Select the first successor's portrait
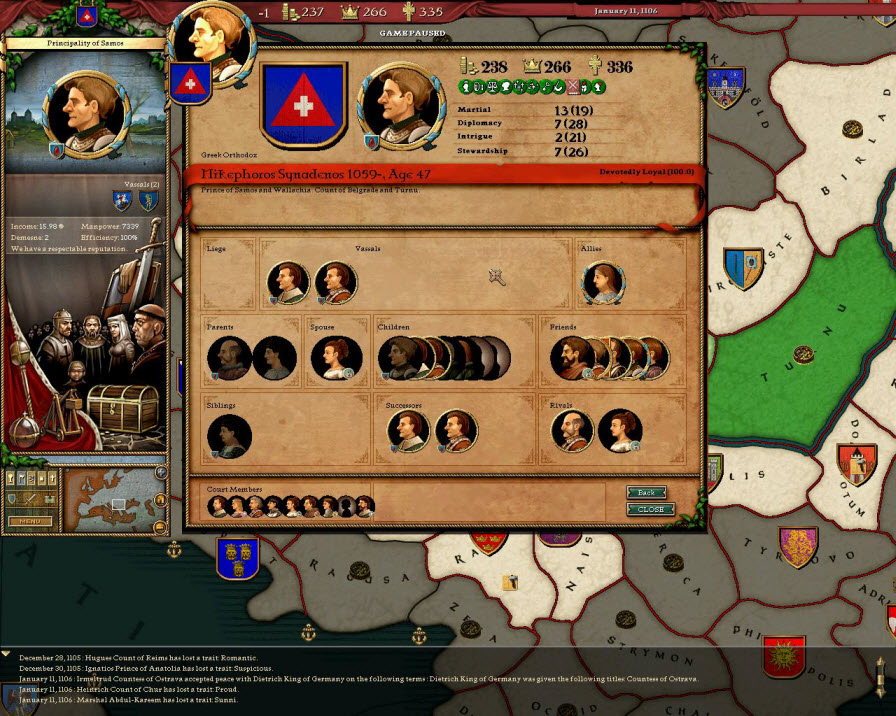The width and height of the screenshot is (896, 716). pyautogui.click(x=408, y=431)
